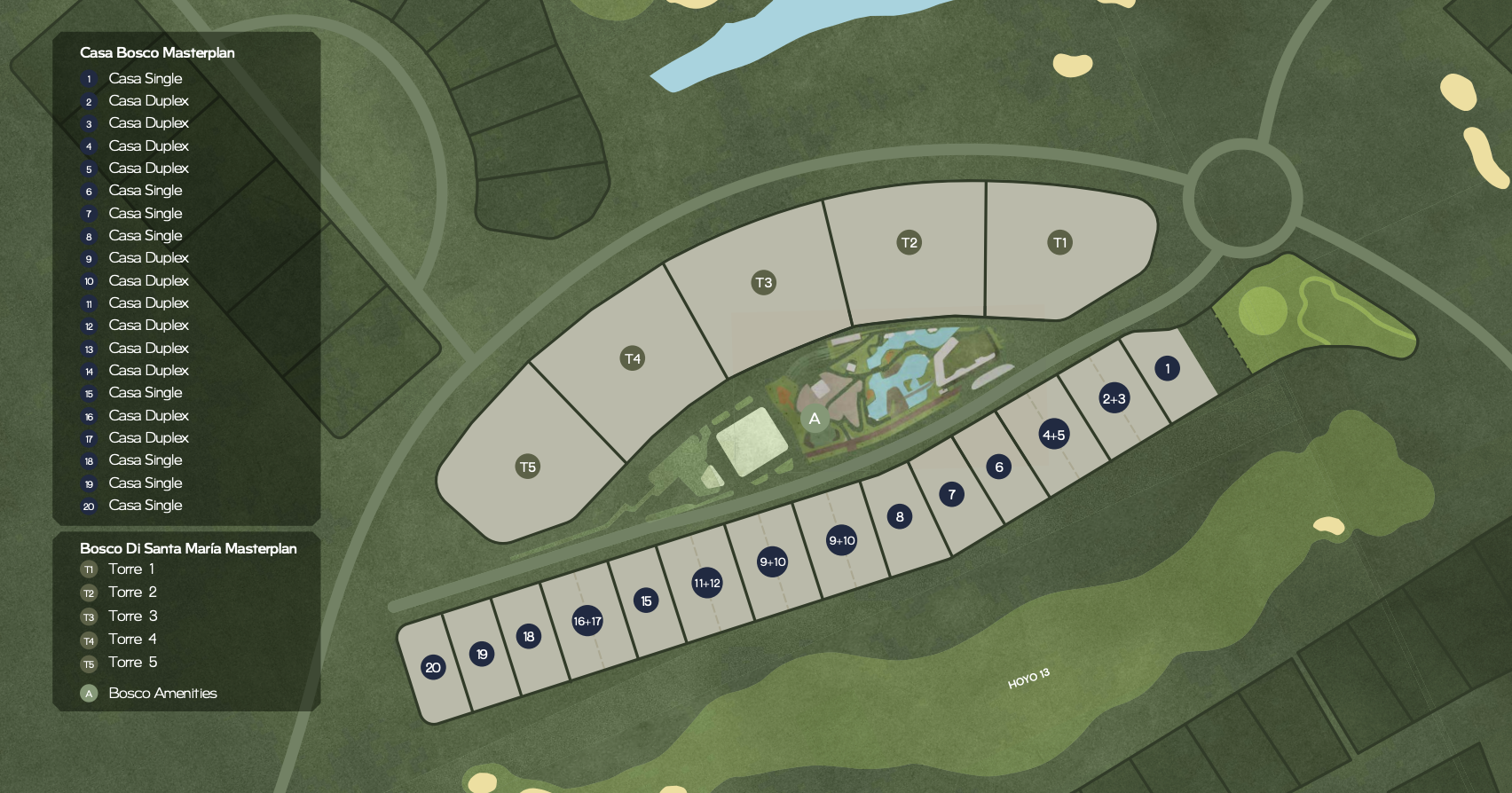The width and height of the screenshot is (1512, 793).
Task: Select the lot 20 marker on the map
Action: click(433, 667)
